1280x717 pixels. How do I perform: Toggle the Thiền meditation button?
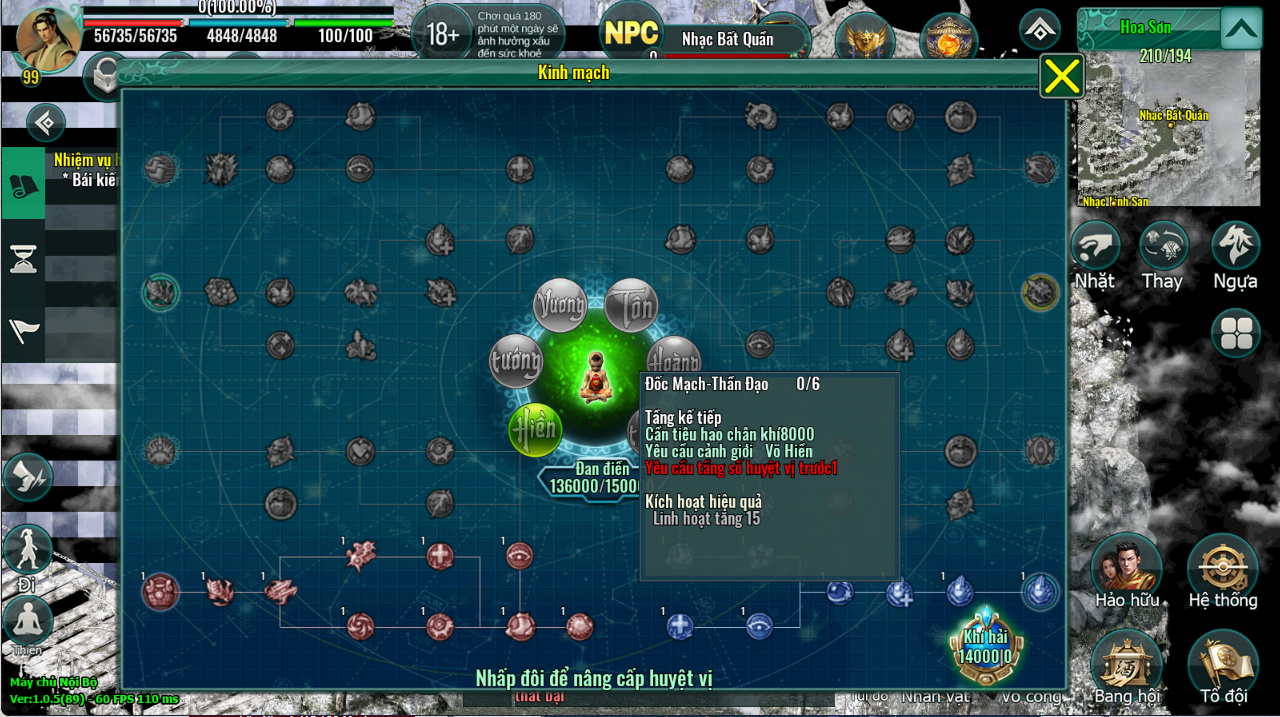coord(28,625)
